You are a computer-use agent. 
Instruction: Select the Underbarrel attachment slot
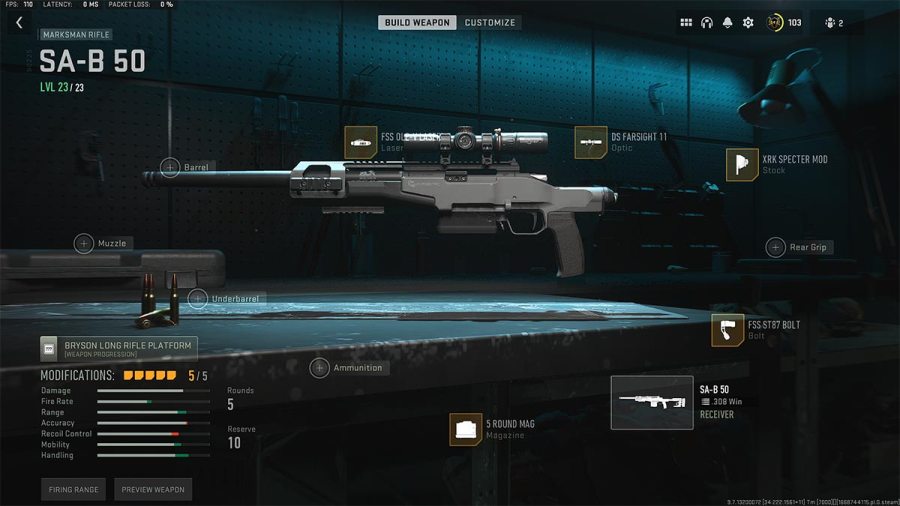point(198,298)
